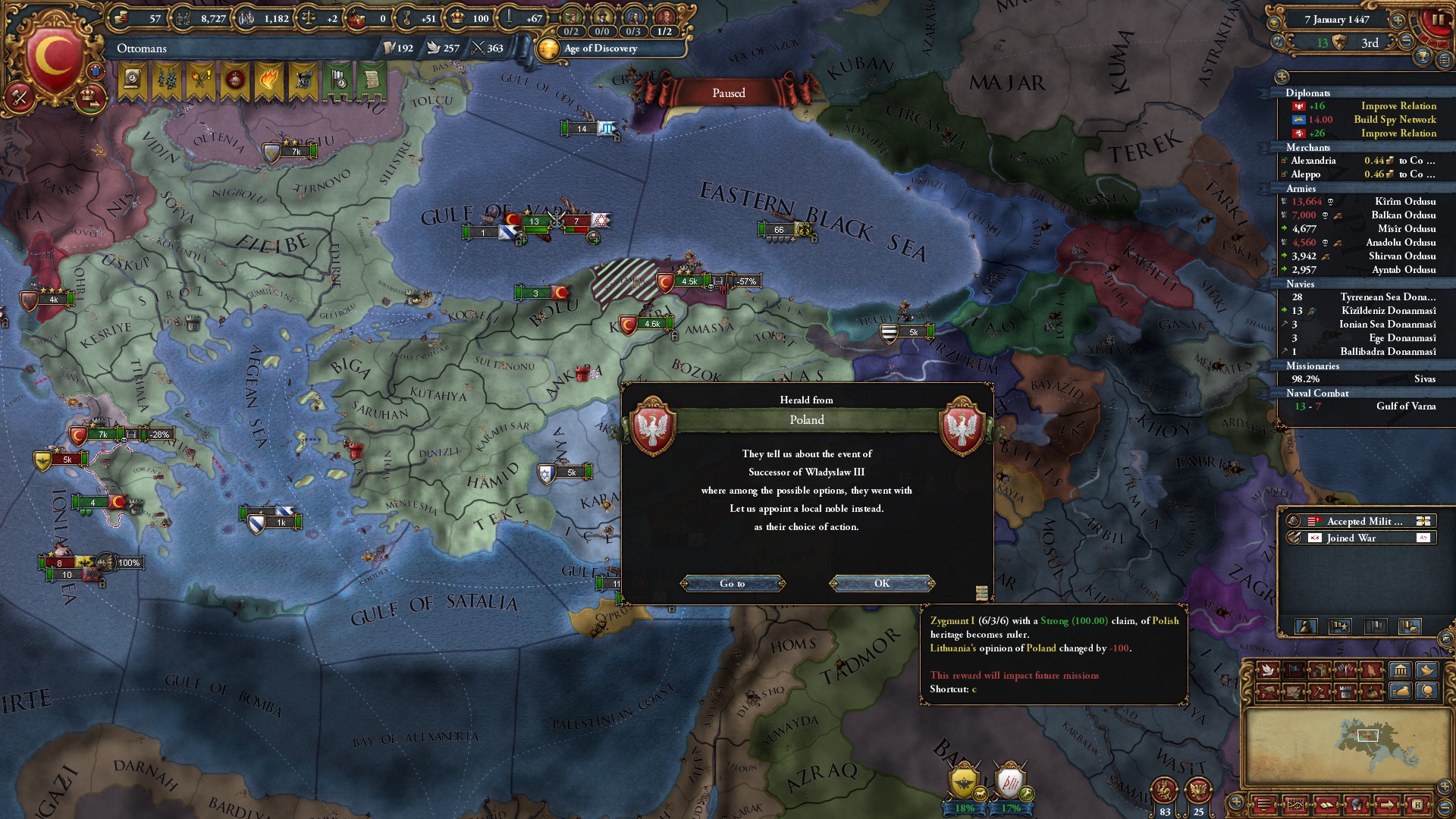1456x819 pixels.
Task: Click the Go to button
Action: tap(733, 583)
